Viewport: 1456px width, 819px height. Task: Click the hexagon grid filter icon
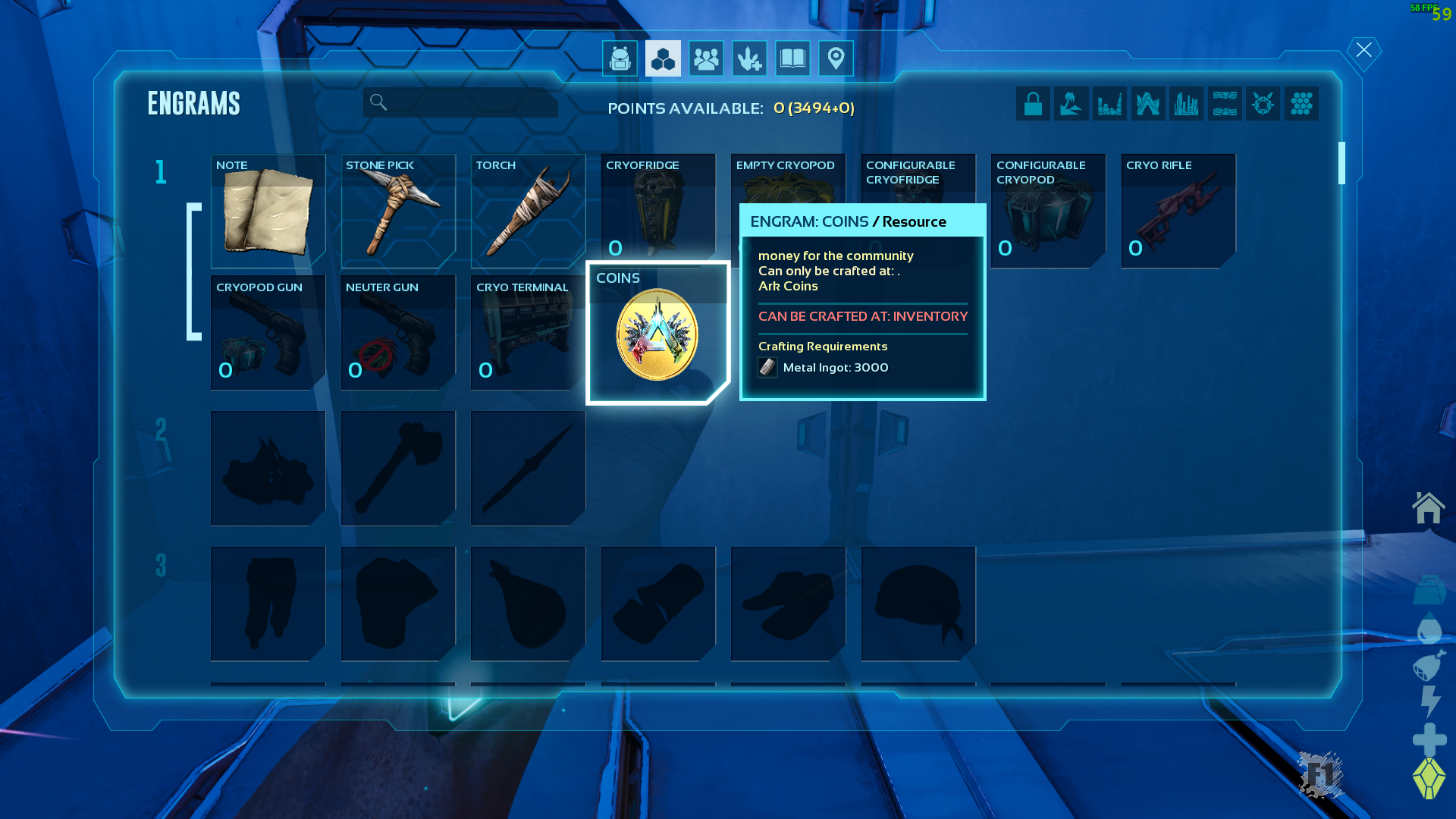coord(1302,103)
